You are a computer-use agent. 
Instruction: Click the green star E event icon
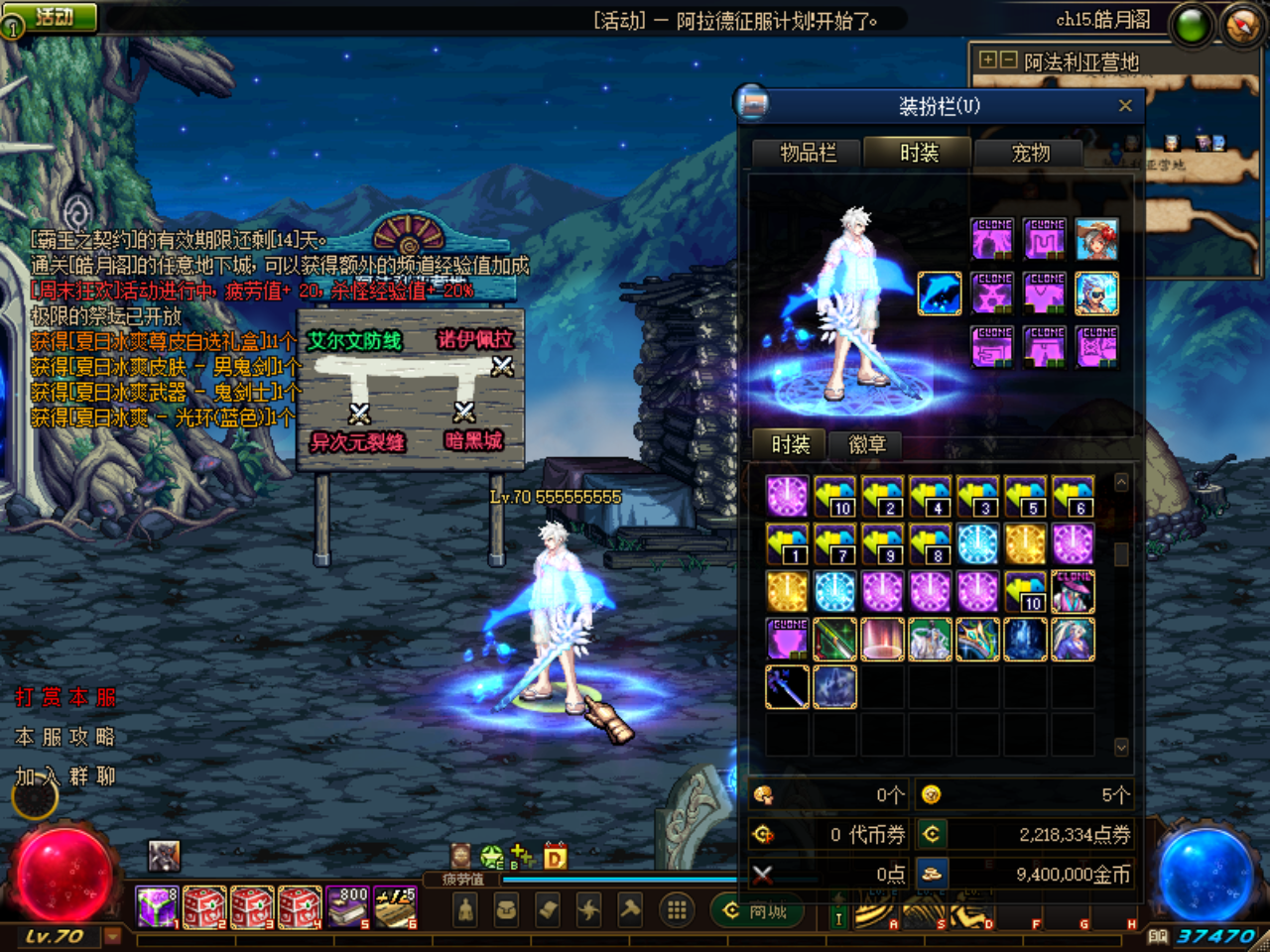(491, 855)
